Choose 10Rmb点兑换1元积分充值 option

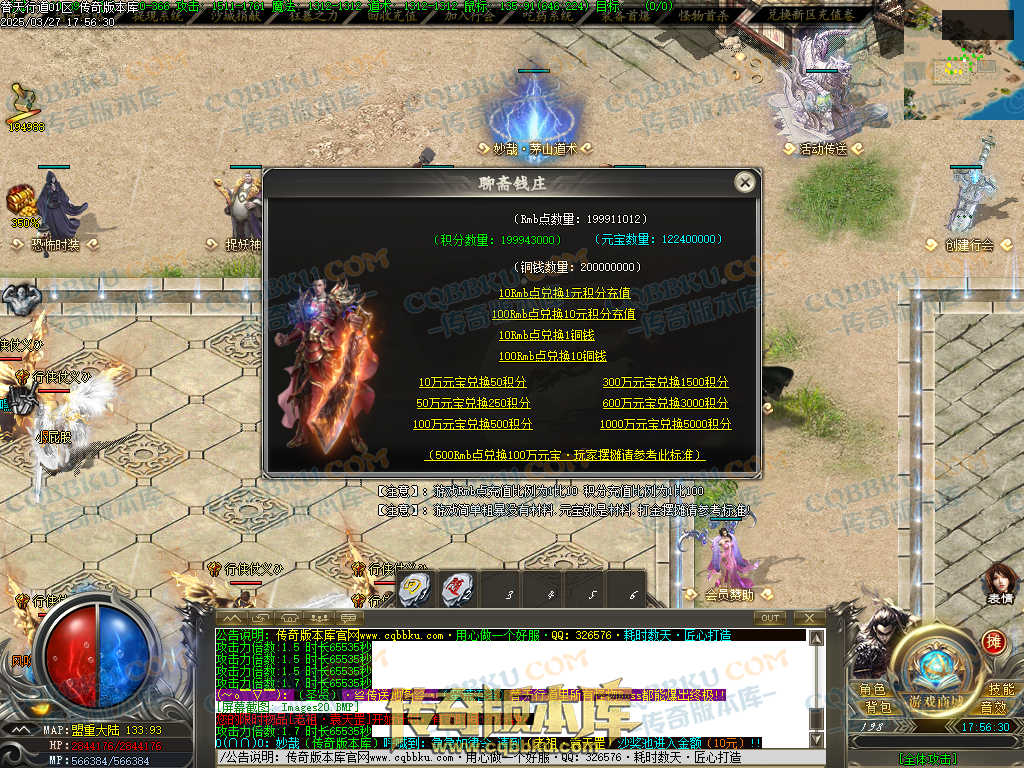point(564,293)
